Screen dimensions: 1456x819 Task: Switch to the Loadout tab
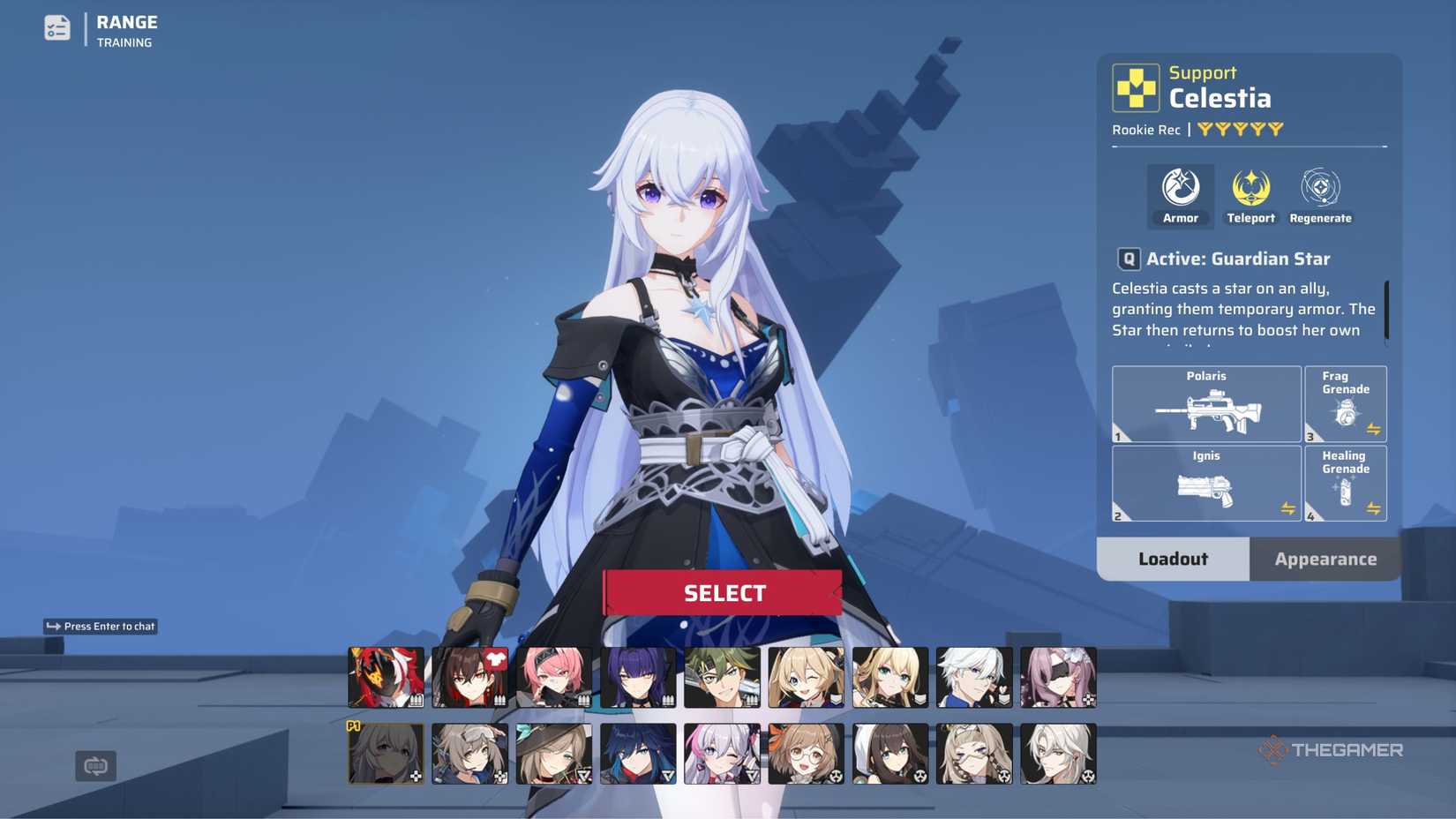click(x=1172, y=559)
